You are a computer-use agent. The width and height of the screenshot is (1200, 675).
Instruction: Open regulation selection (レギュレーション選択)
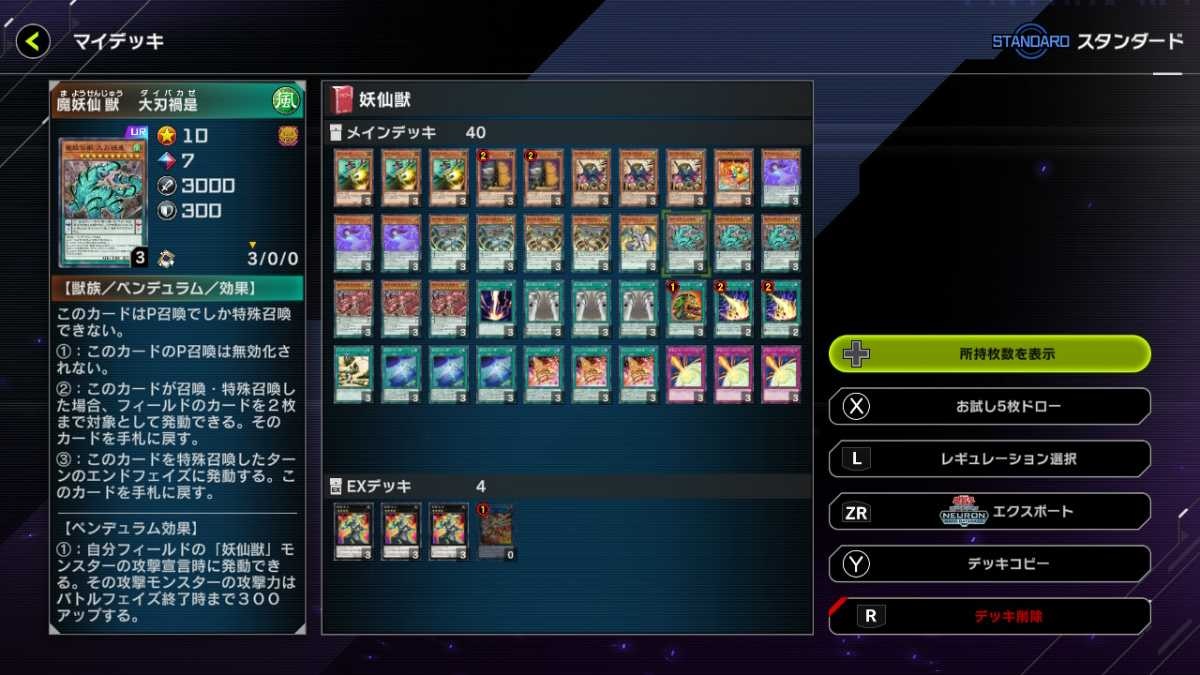989,459
